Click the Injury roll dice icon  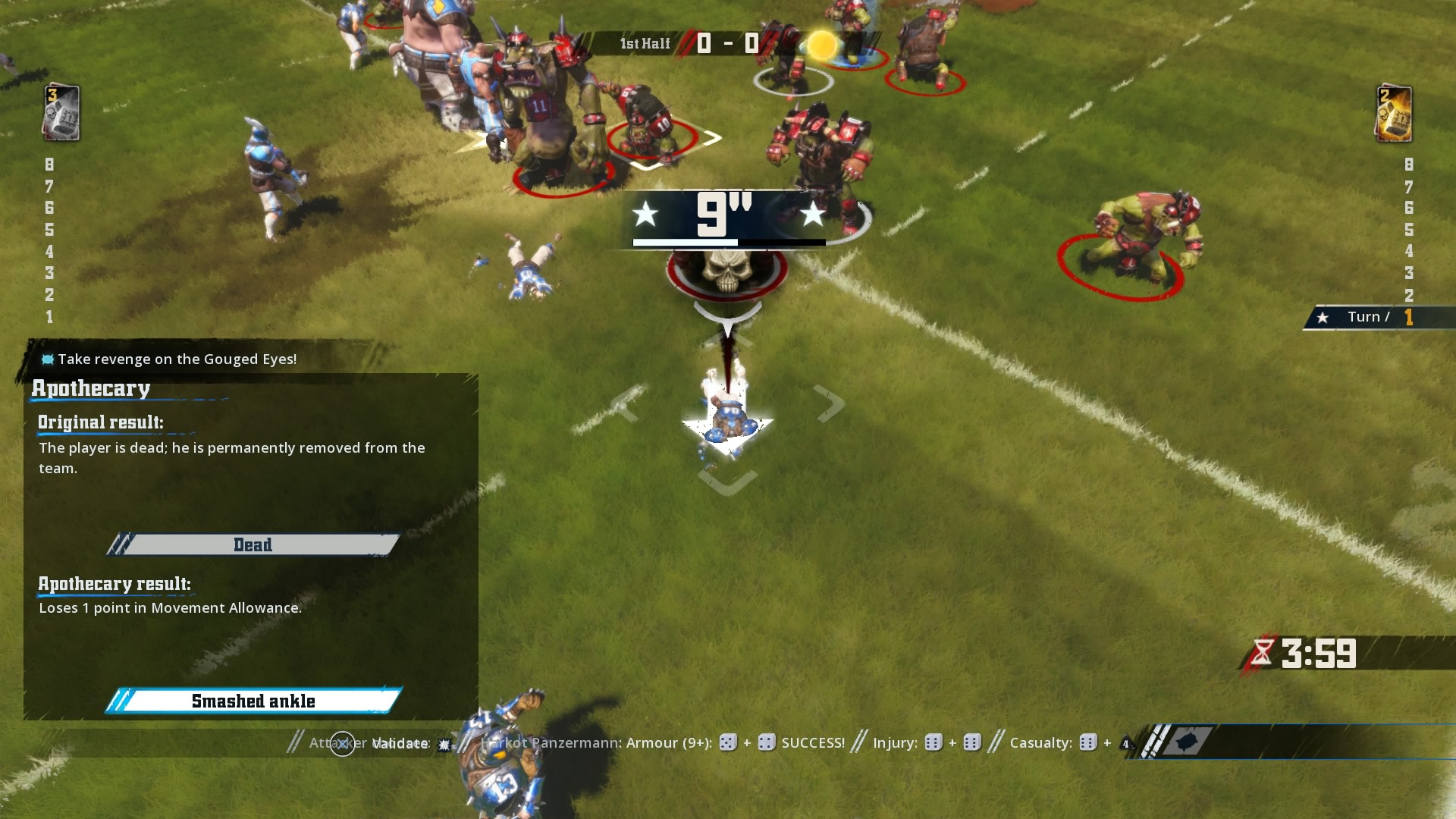[932, 743]
